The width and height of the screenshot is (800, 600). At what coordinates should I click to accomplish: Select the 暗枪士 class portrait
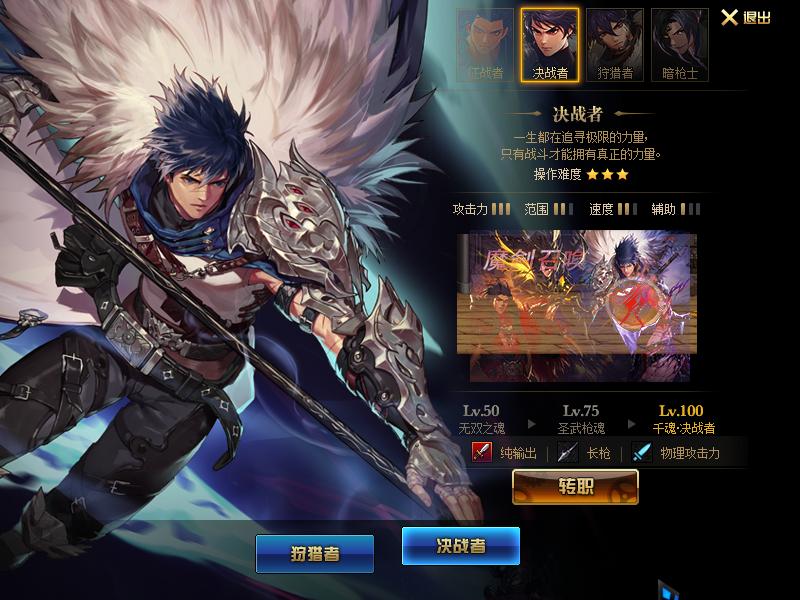[680, 45]
